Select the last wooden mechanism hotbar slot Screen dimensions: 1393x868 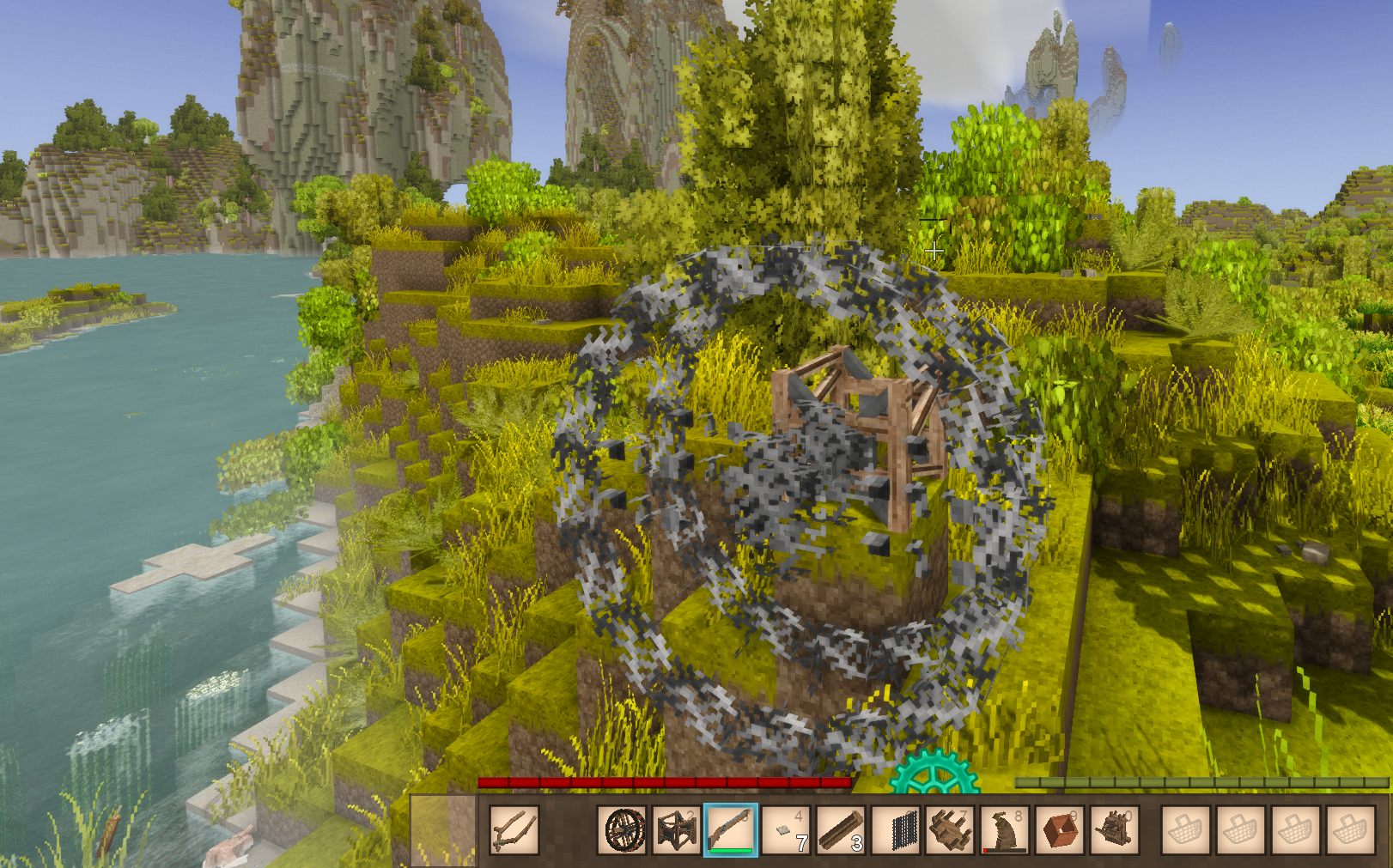(x=1115, y=830)
